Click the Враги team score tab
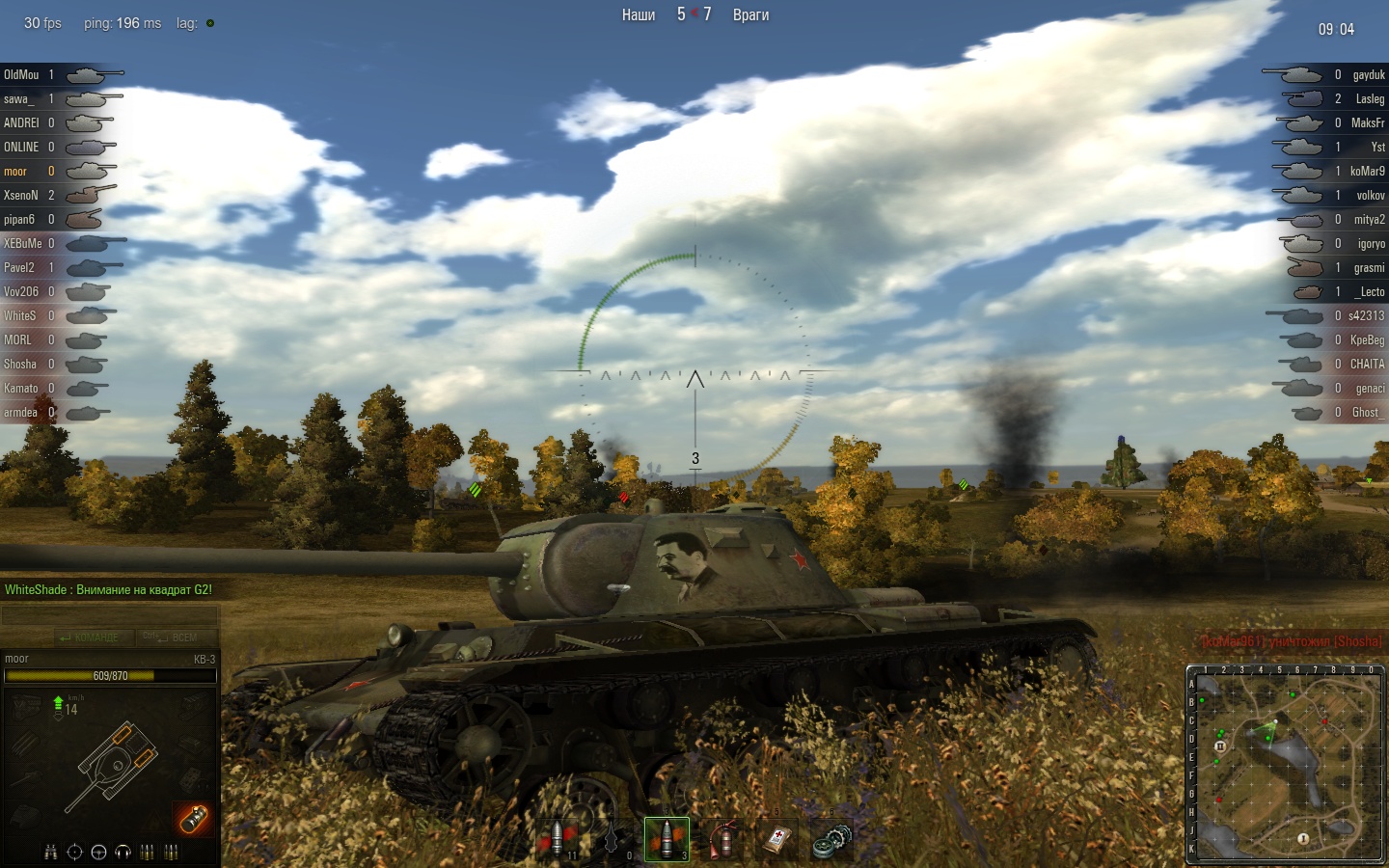1389x868 pixels. click(751, 15)
